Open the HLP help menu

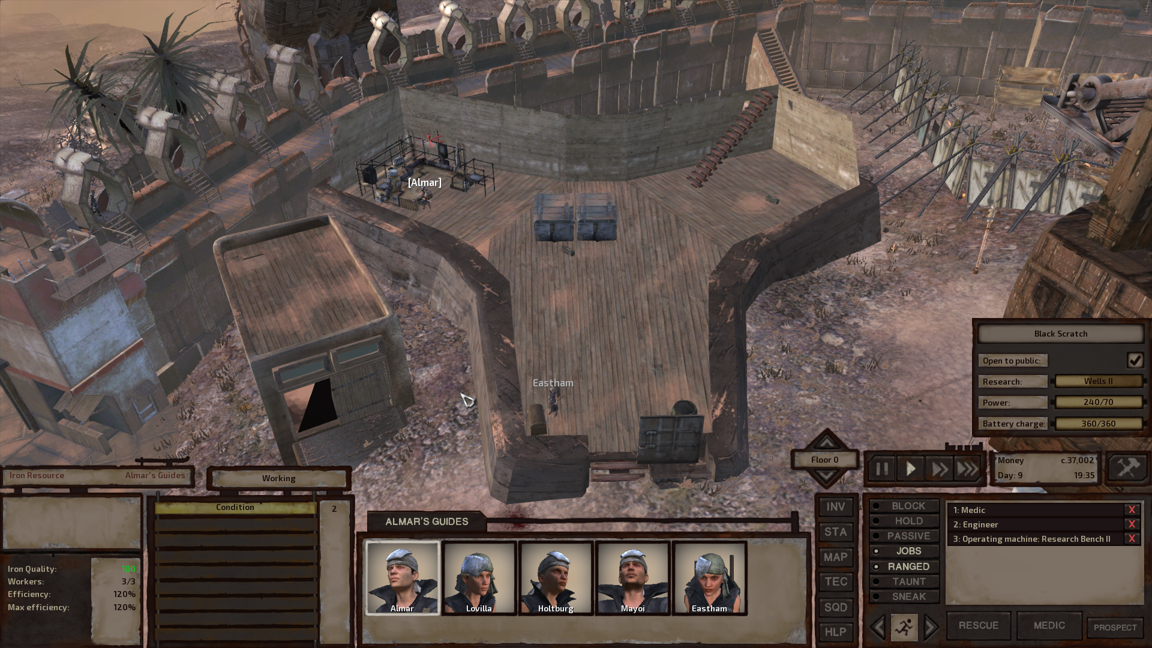click(x=835, y=632)
